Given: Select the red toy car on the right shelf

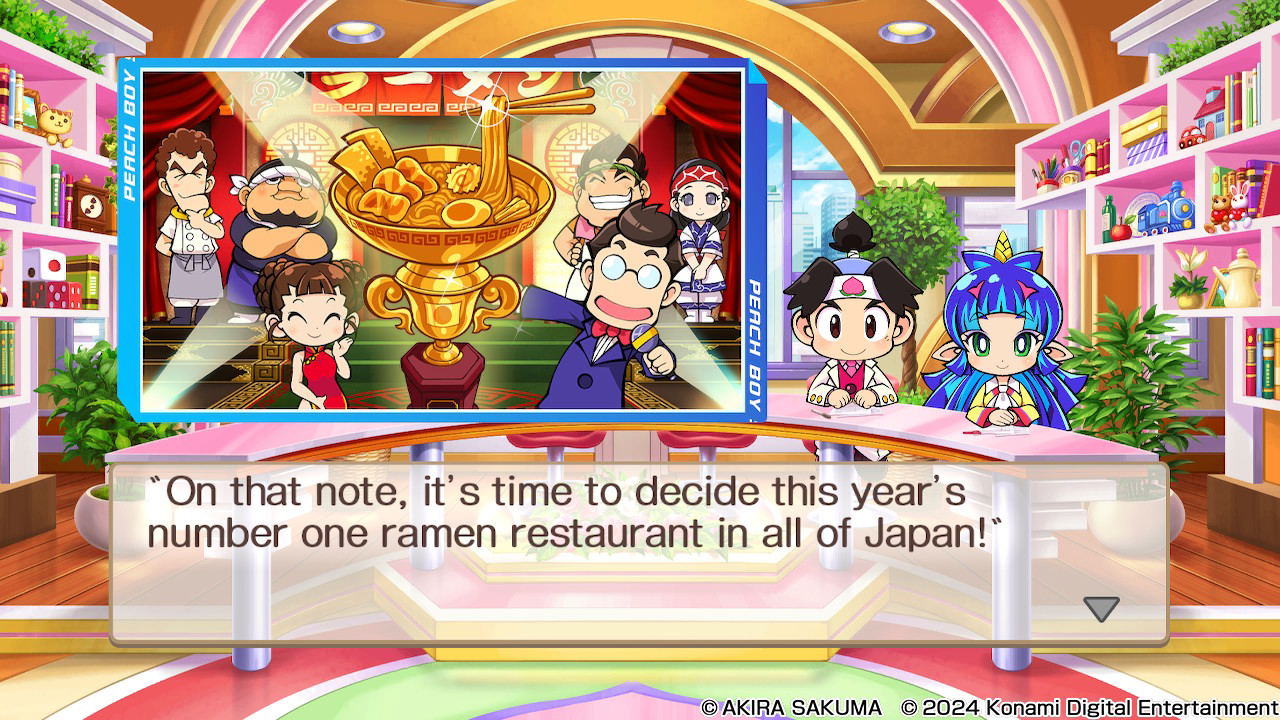Looking at the screenshot, I should tap(1191, 136).
